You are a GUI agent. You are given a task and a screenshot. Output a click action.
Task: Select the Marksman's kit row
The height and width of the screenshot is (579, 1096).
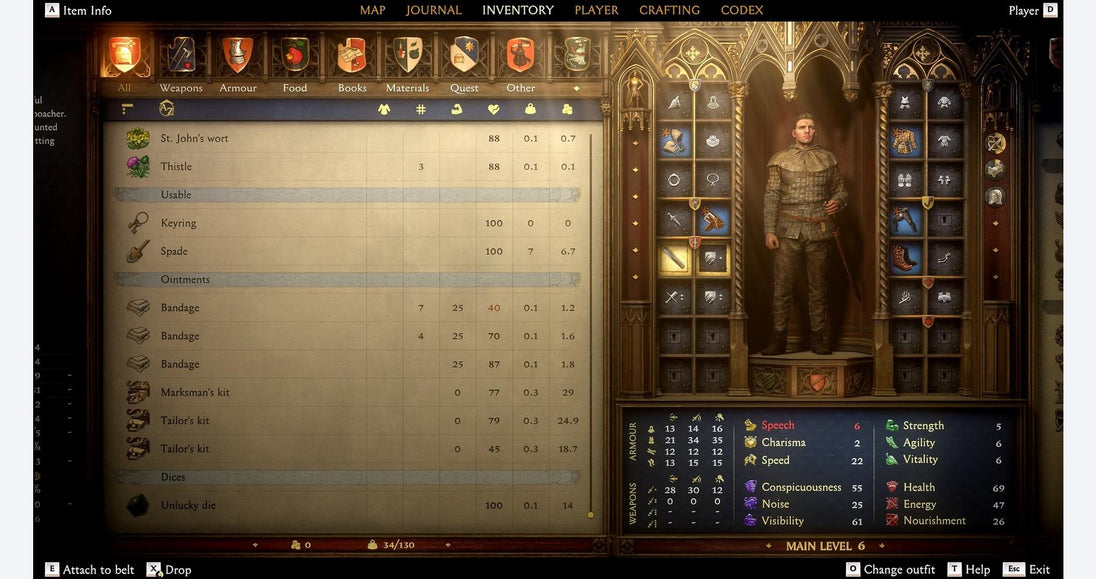[195, 392]
